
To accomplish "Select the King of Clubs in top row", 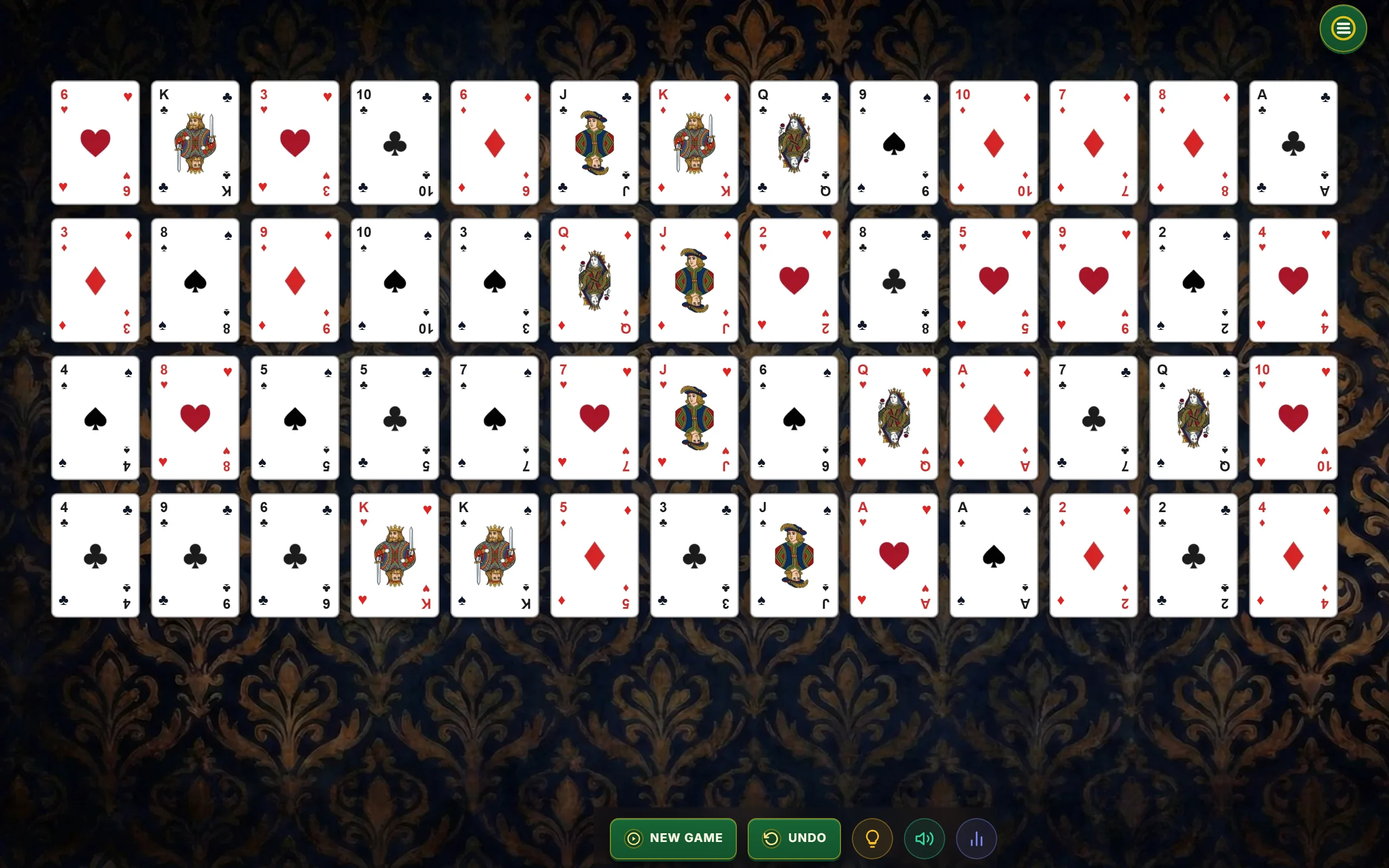I will 195,143.
